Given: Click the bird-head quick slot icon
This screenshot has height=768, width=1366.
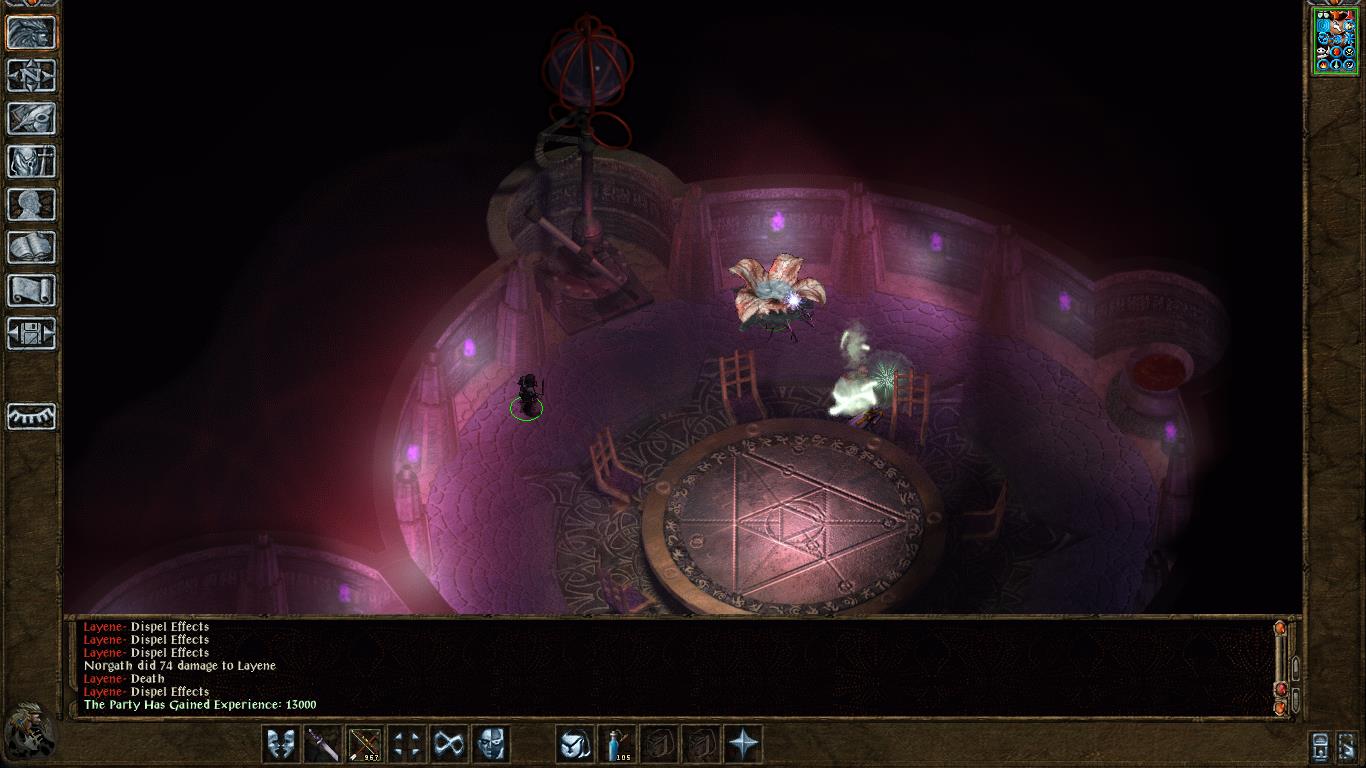Looking at the screenshot, I should click(x=575, y=744).
